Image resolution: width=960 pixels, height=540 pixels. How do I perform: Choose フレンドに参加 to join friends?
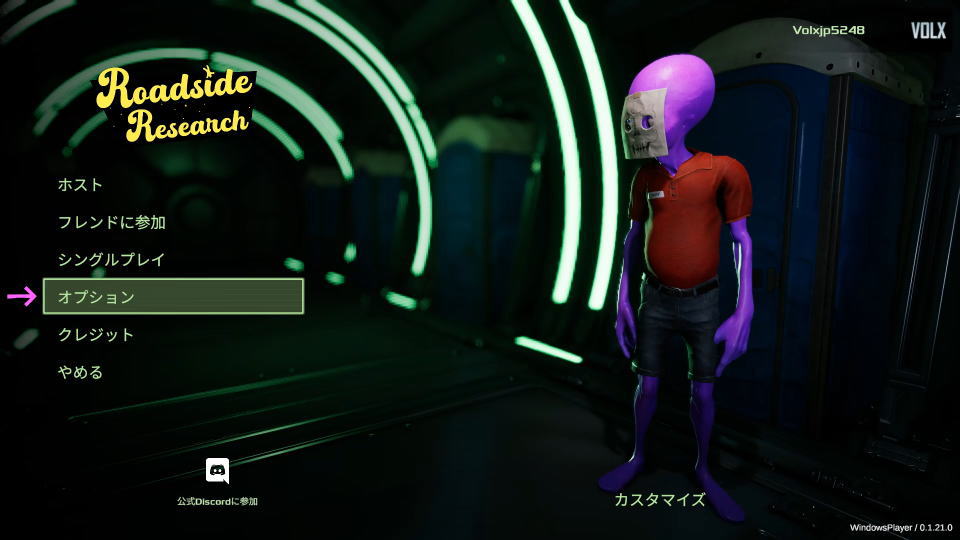[112, 222]
